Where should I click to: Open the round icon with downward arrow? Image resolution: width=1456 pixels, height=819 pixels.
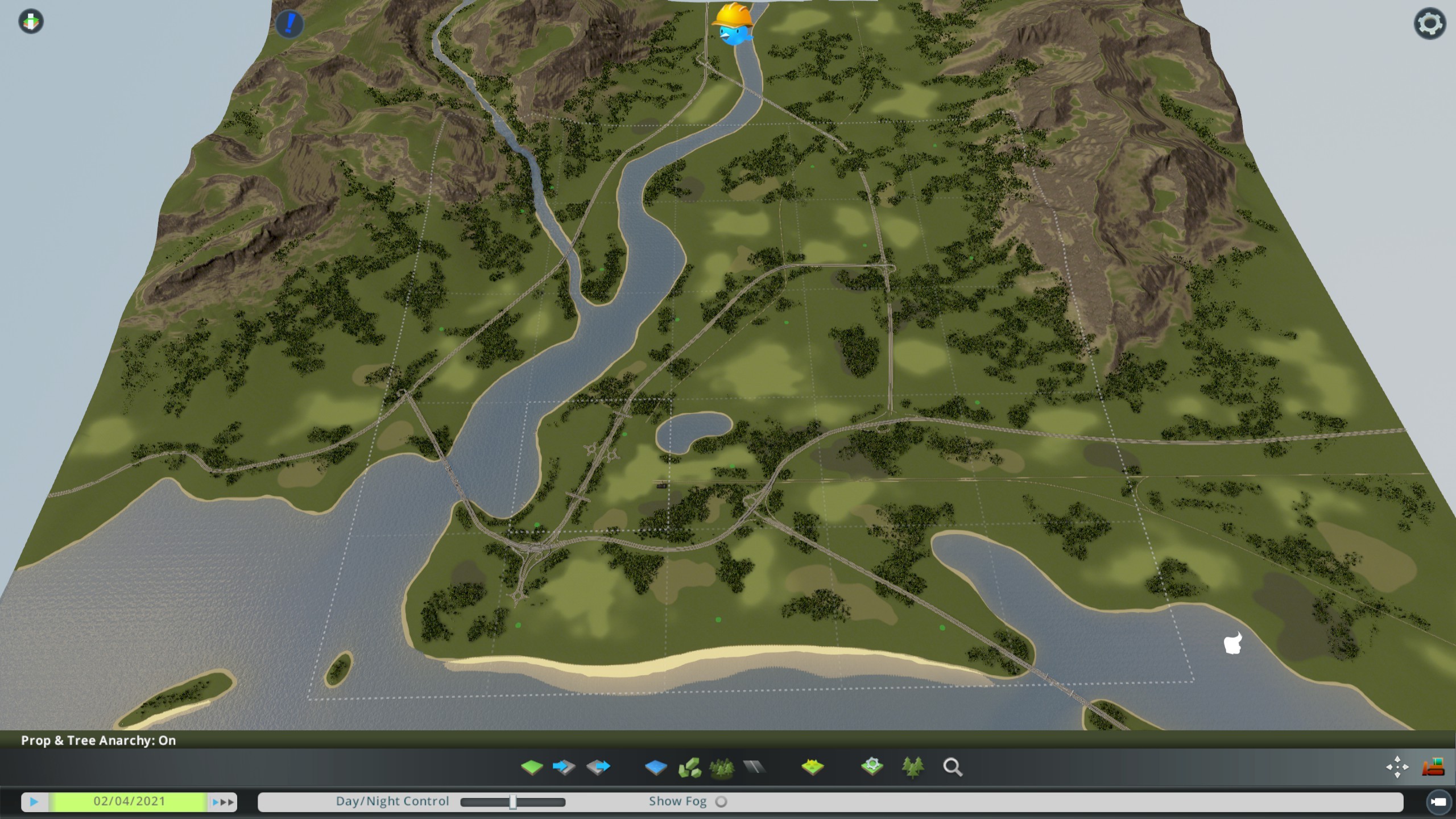coord(31,22)
